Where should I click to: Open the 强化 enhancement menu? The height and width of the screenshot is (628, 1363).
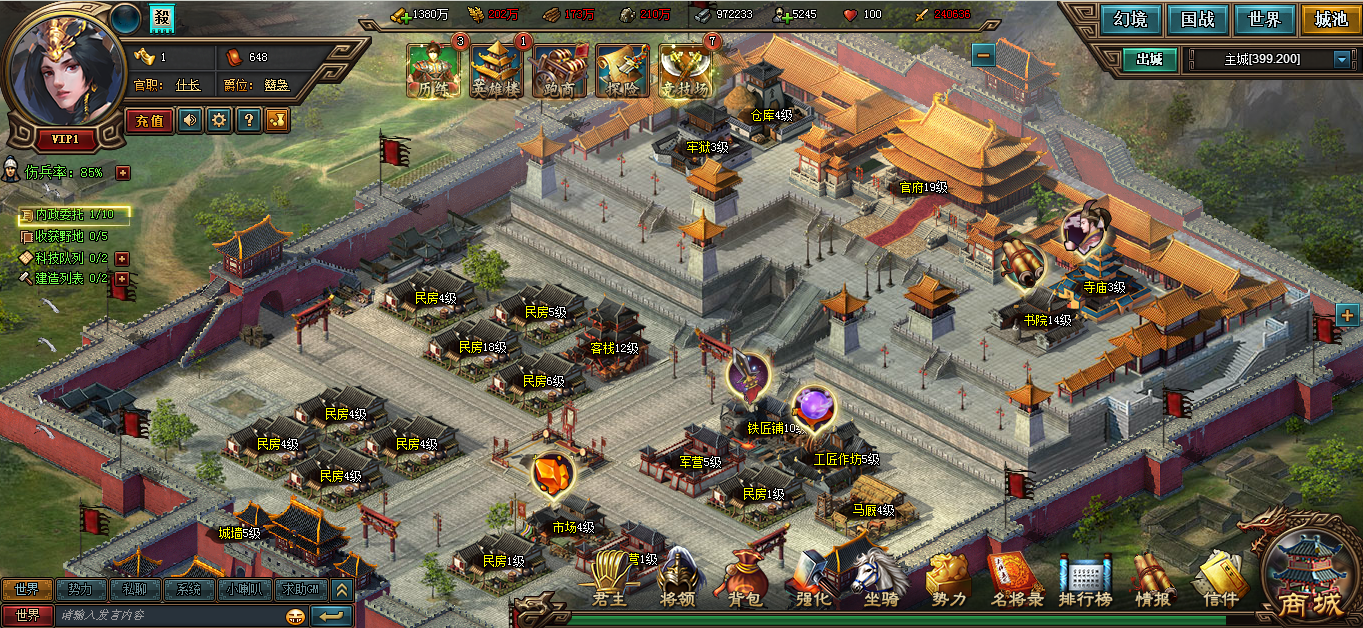coord(812,581)
